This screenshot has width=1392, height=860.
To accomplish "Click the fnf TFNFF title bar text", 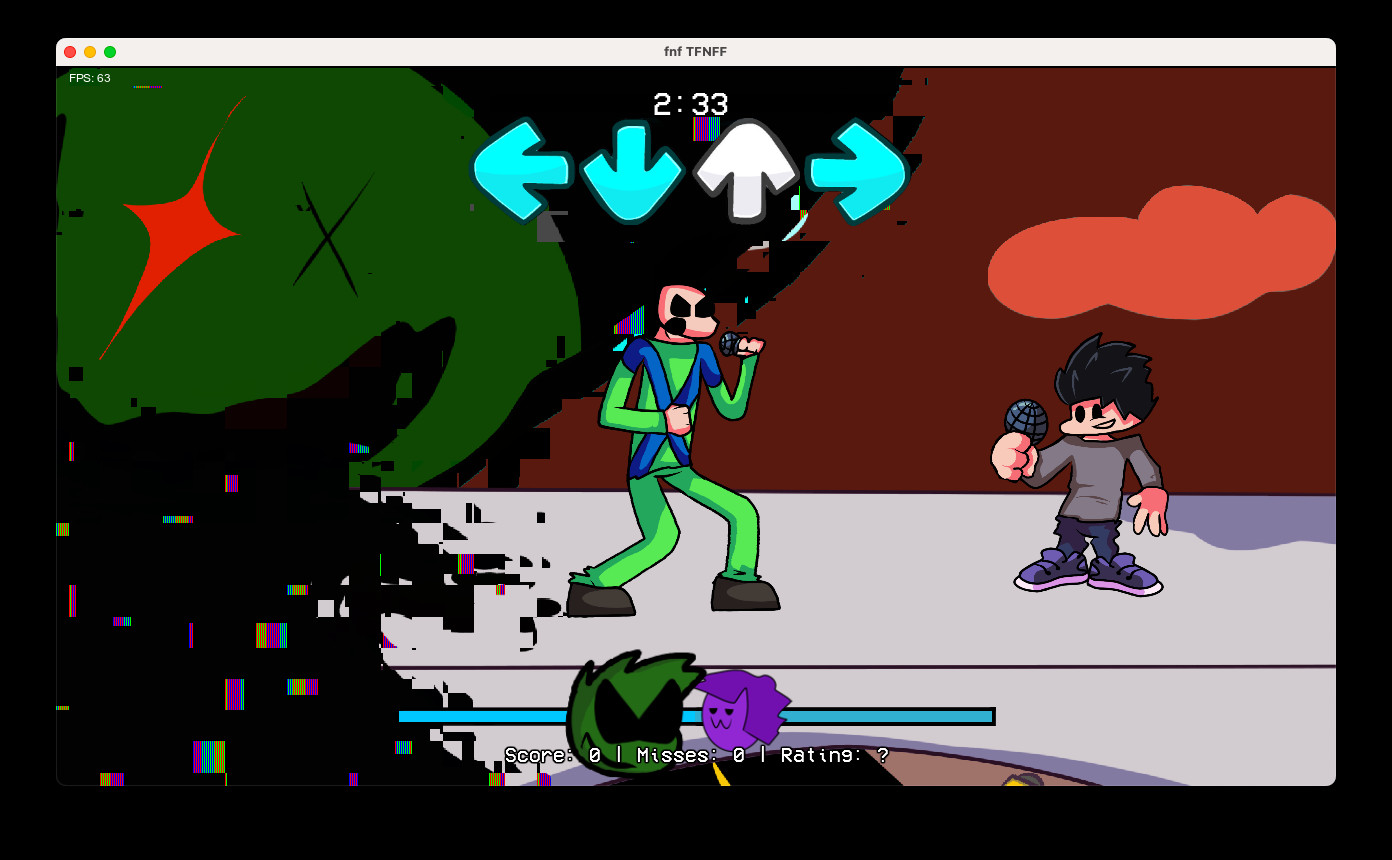I will tap(696, 51).
